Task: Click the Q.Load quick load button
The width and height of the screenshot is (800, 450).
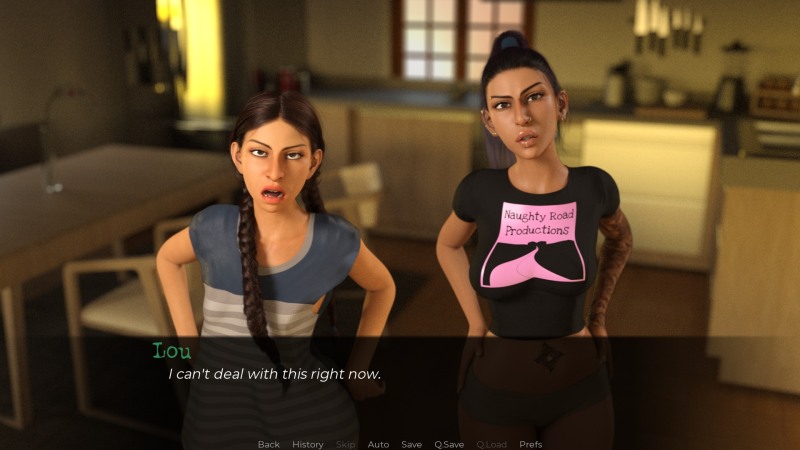Action: 491,444
